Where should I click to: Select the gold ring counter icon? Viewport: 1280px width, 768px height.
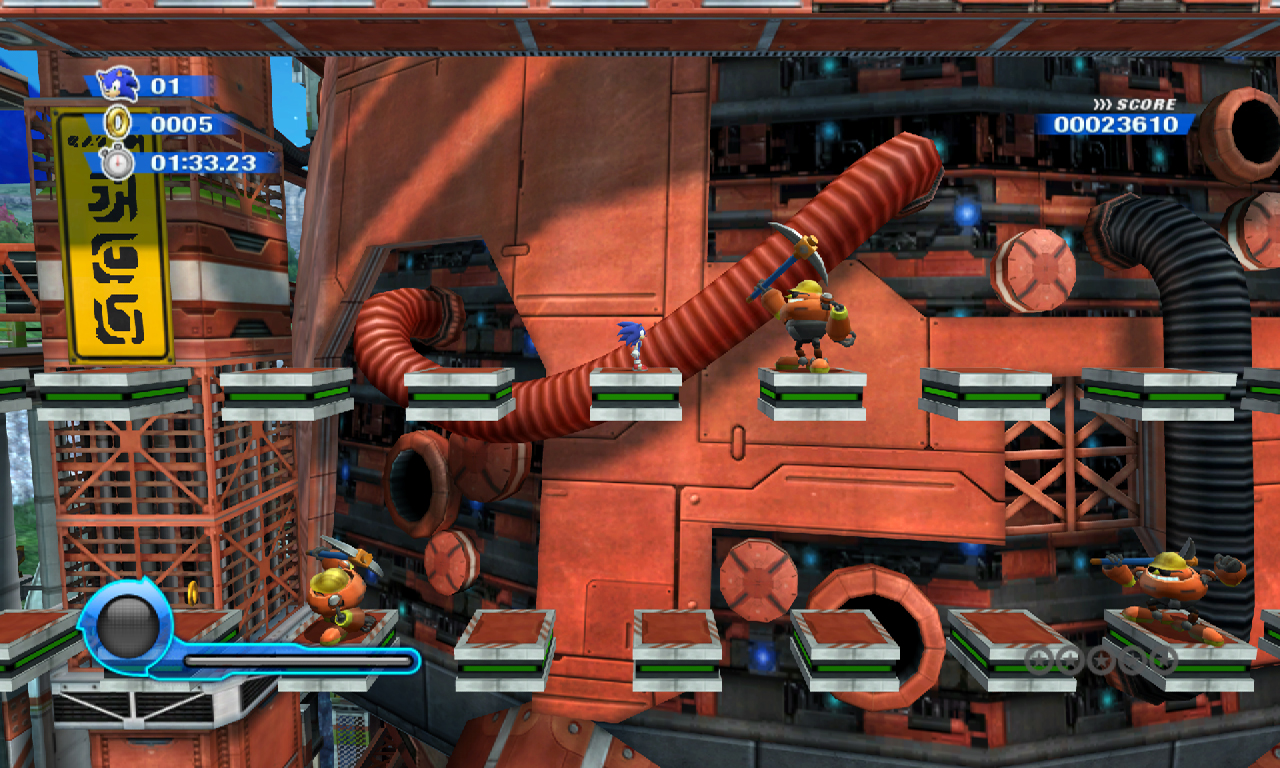118,124
